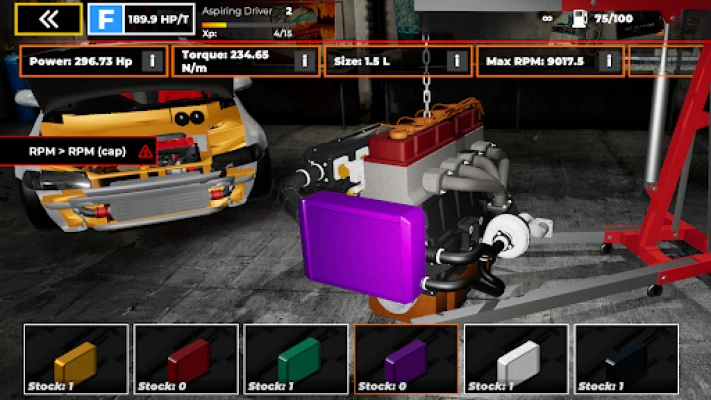Select the purple intercooler slot

tap(406, 359)
